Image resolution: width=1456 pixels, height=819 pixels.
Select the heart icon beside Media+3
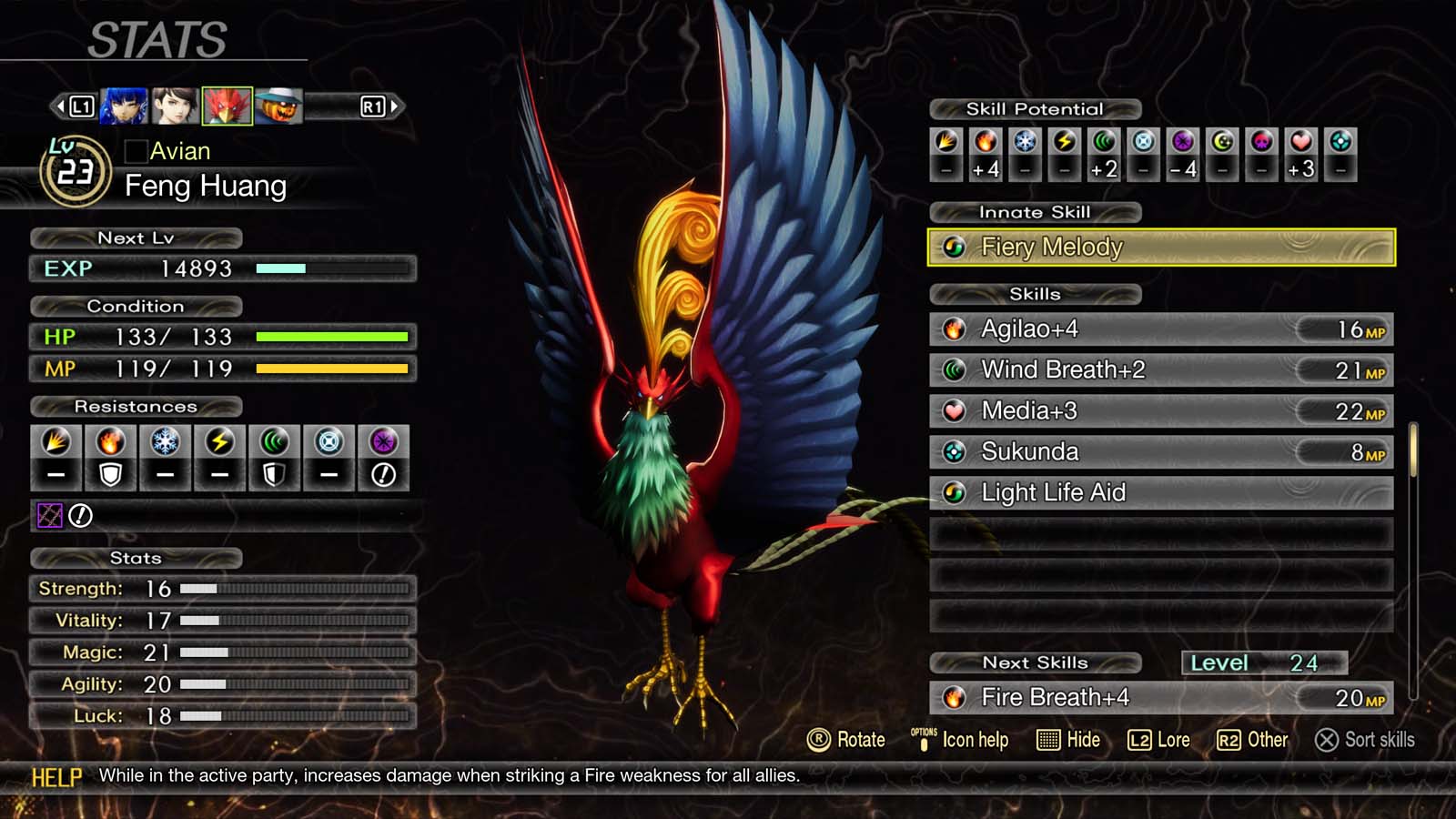coord(955,410)
